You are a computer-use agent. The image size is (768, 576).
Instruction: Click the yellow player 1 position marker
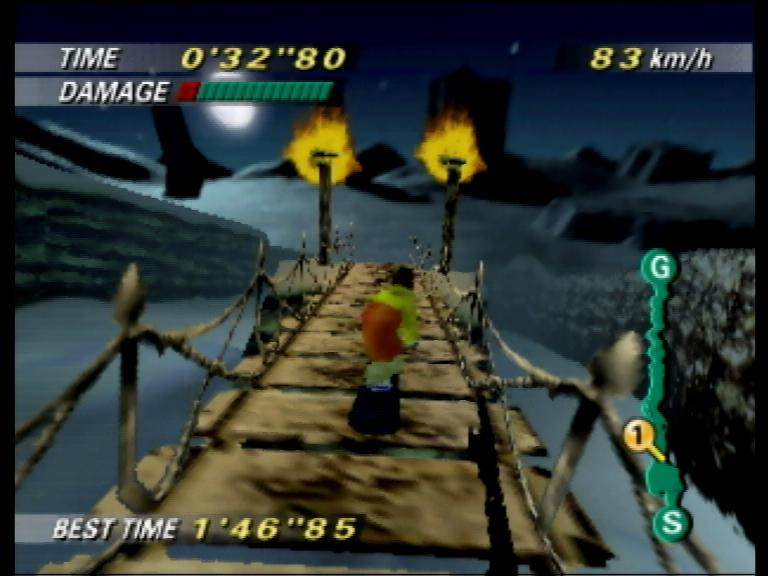tap(639, 435)
